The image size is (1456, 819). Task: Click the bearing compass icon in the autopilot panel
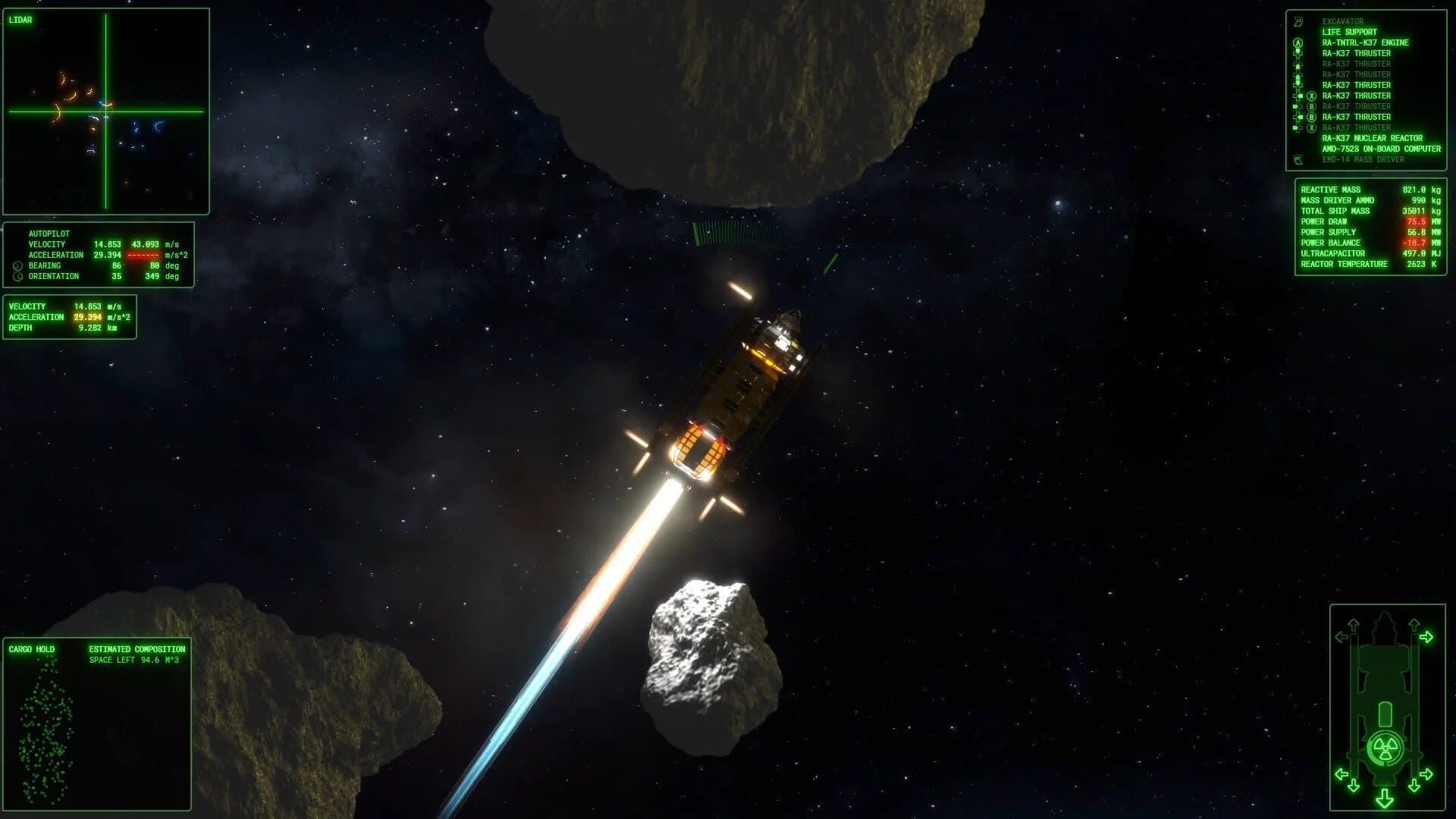pyautogui.click(x=17, y=265)
